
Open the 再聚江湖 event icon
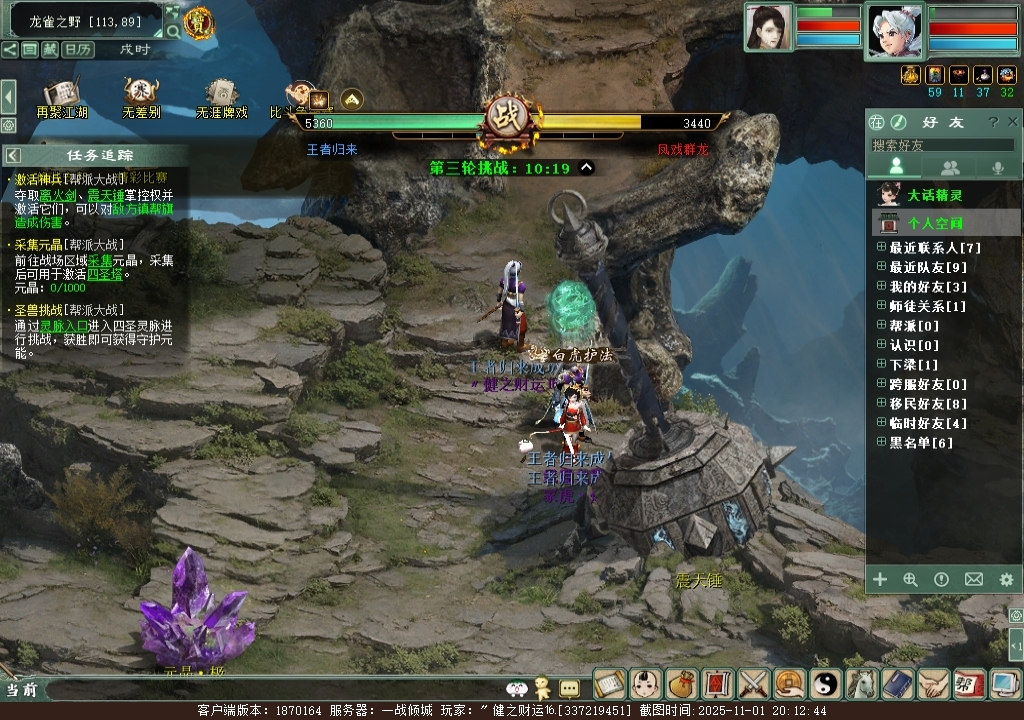(62, 96)
